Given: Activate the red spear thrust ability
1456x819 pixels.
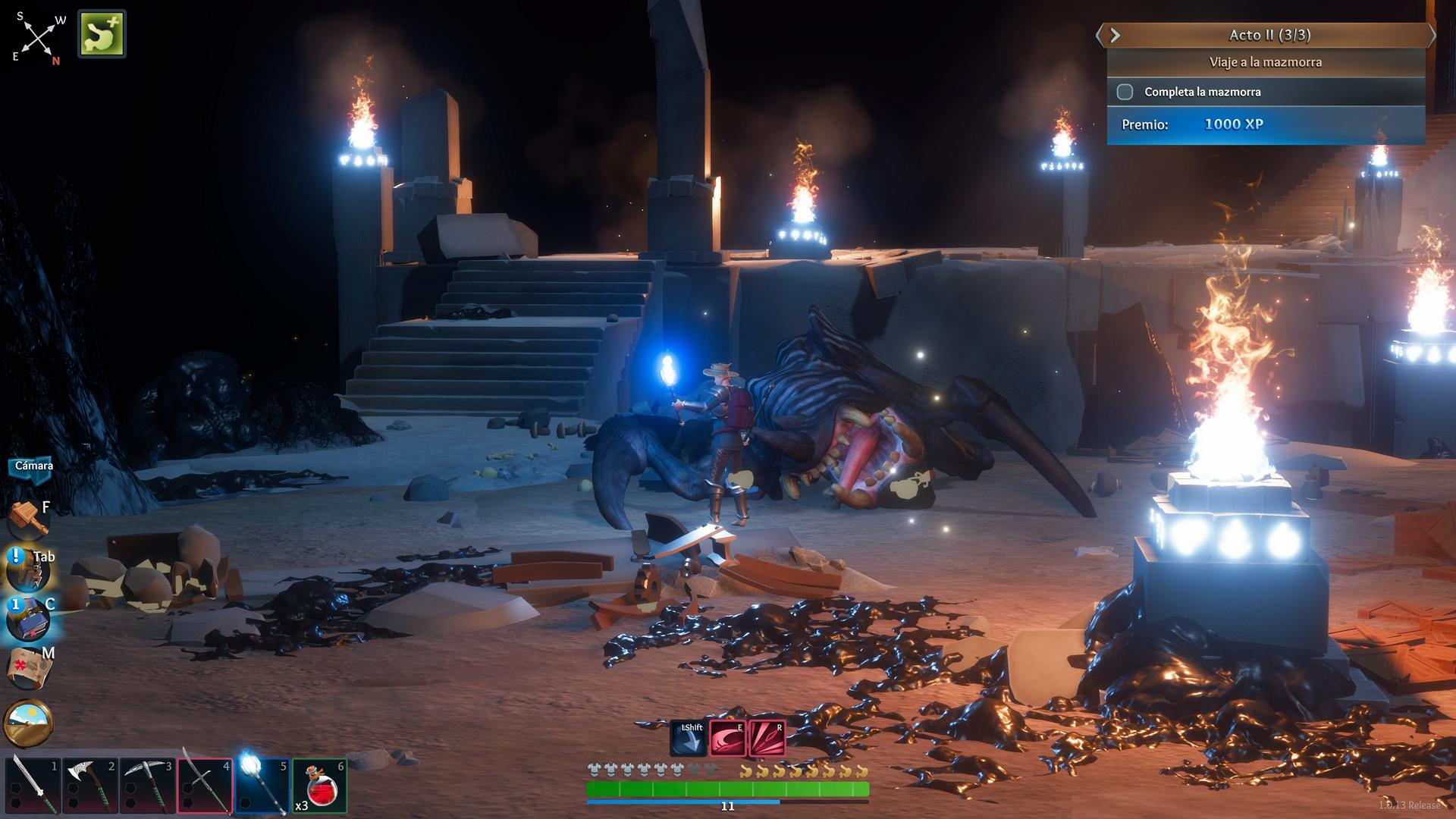Looking at the screenshot, I should tap(767, 739).
